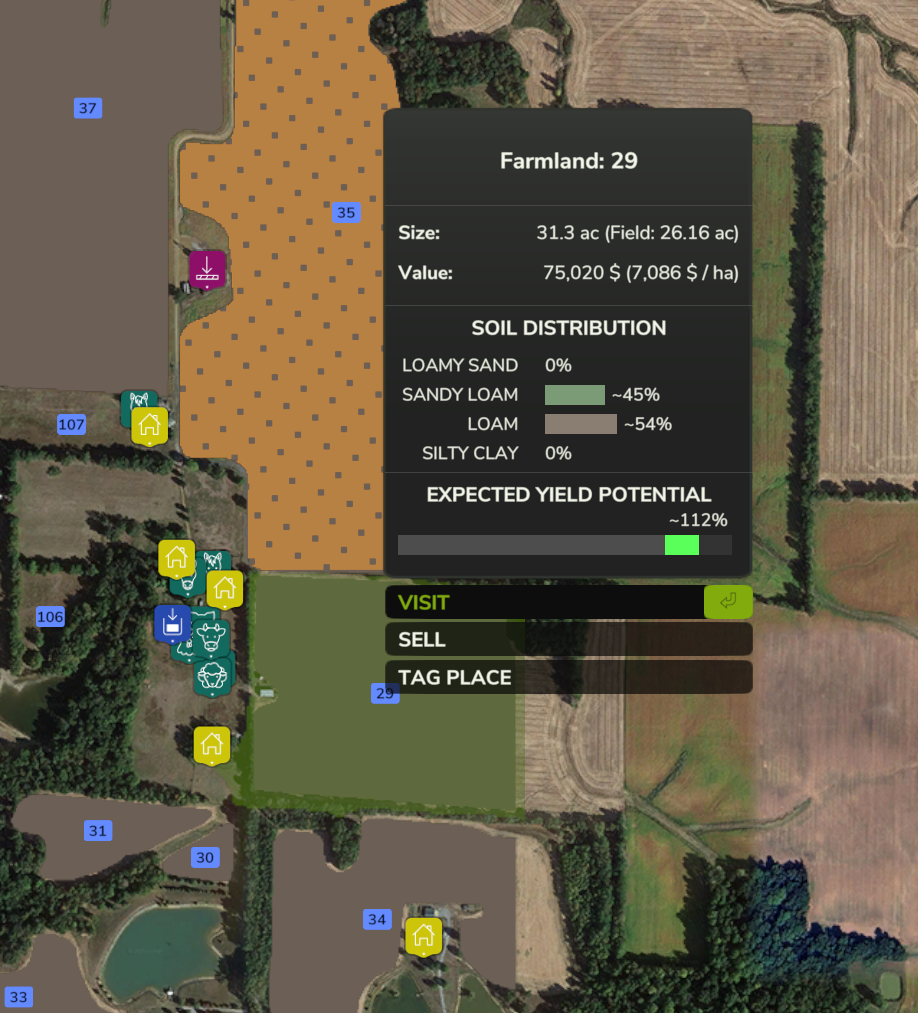Viewport: 918px width, 1013px height.
Task: Select the sheep pasture map icon
Action: pyautogui.click(x=213, y=676)
